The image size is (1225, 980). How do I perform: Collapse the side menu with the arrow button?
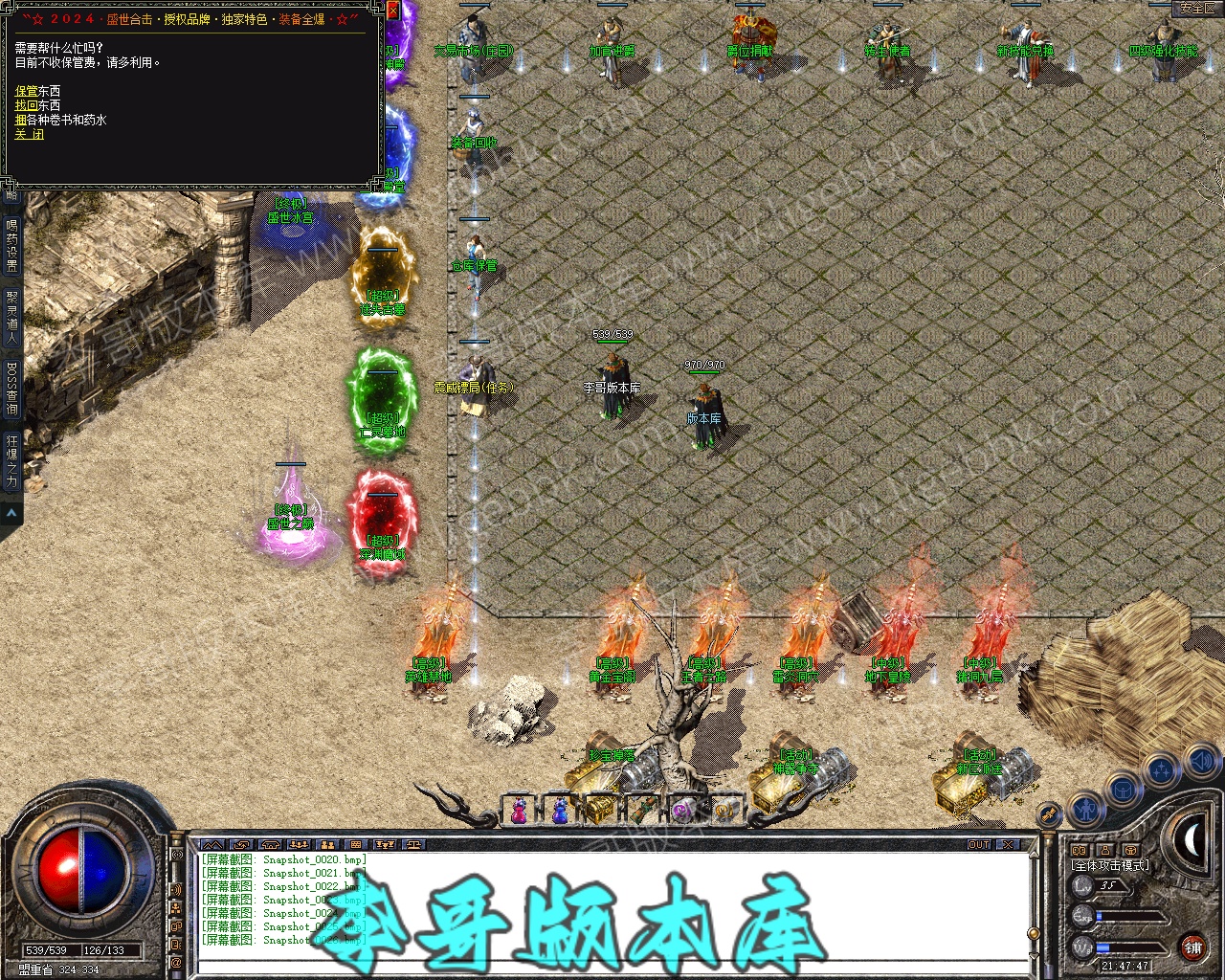pyautogui.click(x=11, y=514)
